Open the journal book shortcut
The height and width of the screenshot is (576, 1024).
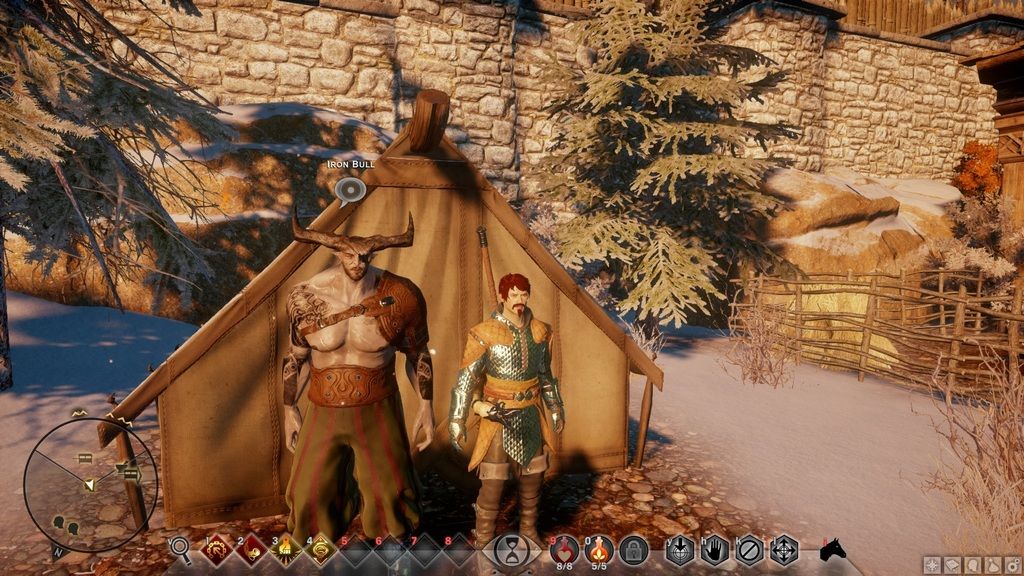[x=951, y=565]
